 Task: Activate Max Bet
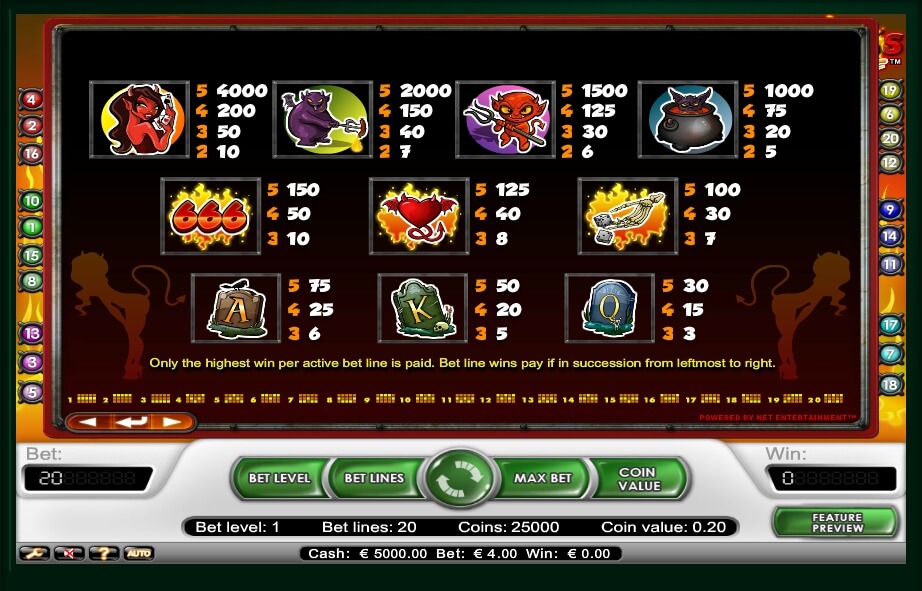[x=542, y=478]
